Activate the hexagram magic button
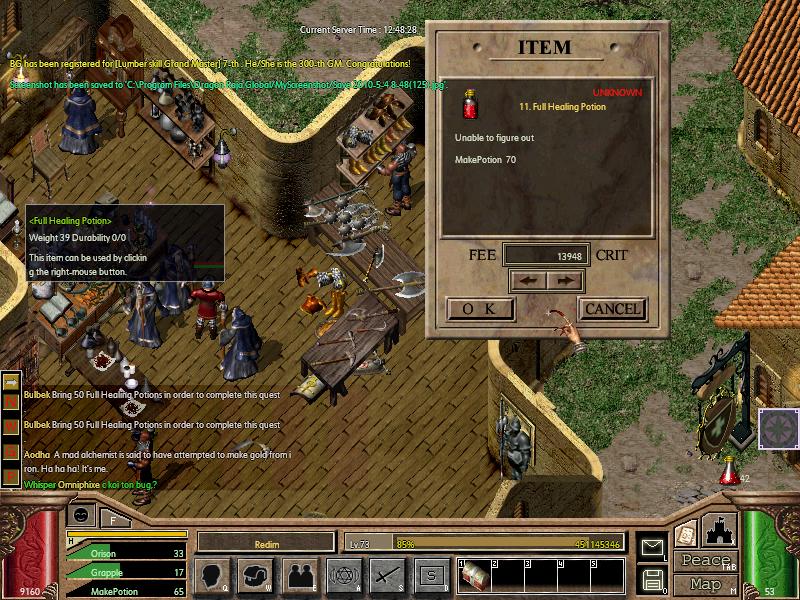The image size is (800, 600). [342, 576]
